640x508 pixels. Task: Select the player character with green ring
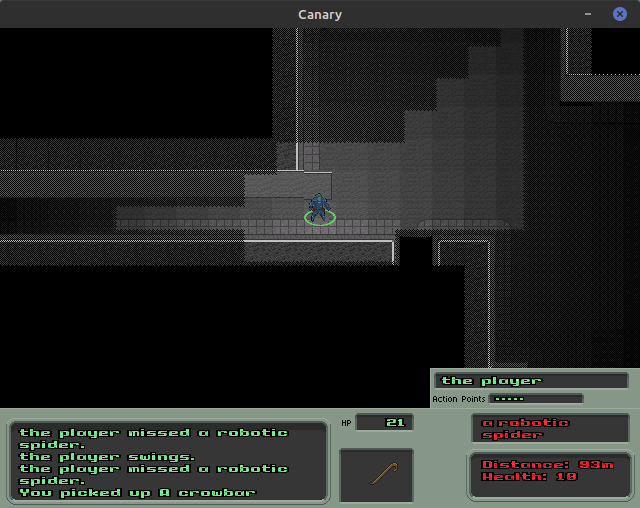(319, 209)
